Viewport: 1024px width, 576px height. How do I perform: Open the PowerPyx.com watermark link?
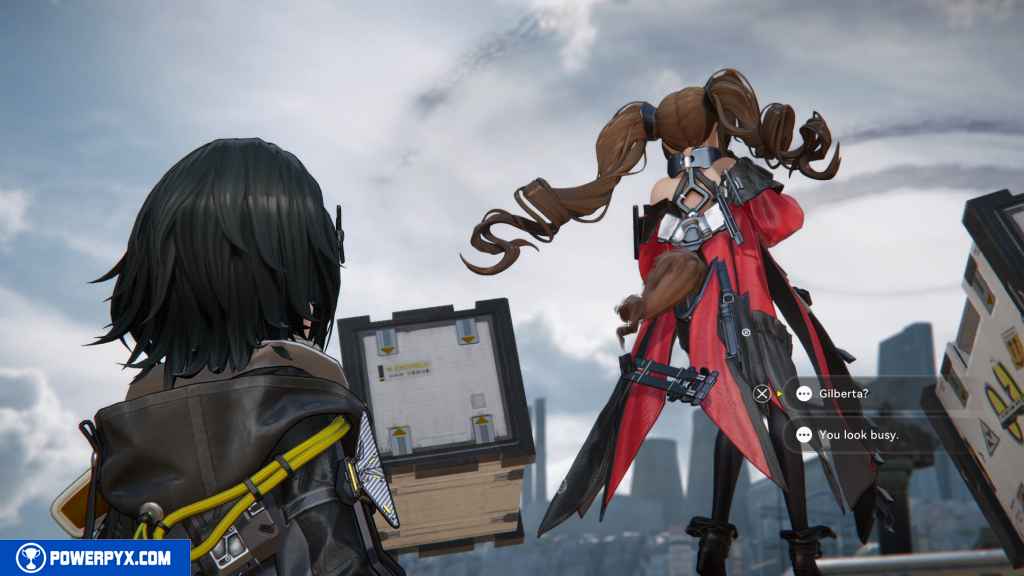pos(94,558)
